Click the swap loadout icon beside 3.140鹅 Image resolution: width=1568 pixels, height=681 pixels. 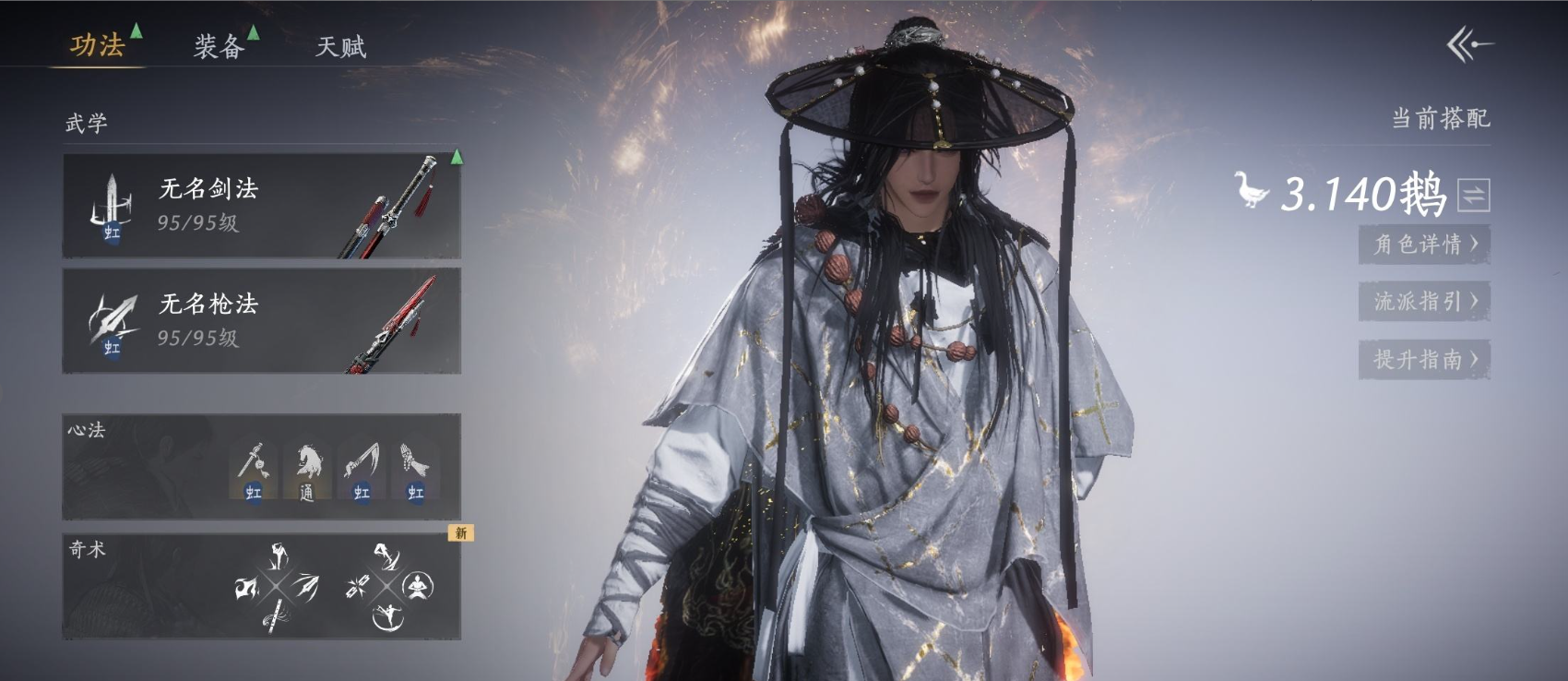[x=1473, y=196]
